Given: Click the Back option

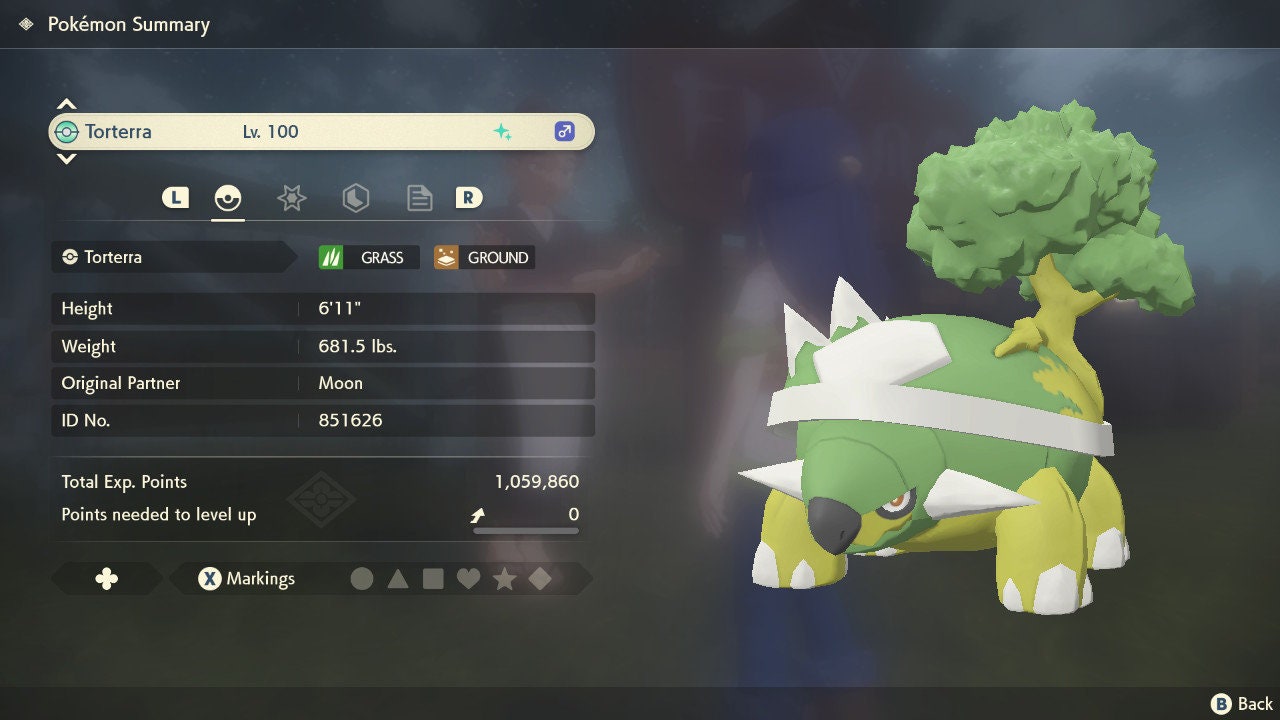Looking at the screenshot, I should tap(1242, 704).
